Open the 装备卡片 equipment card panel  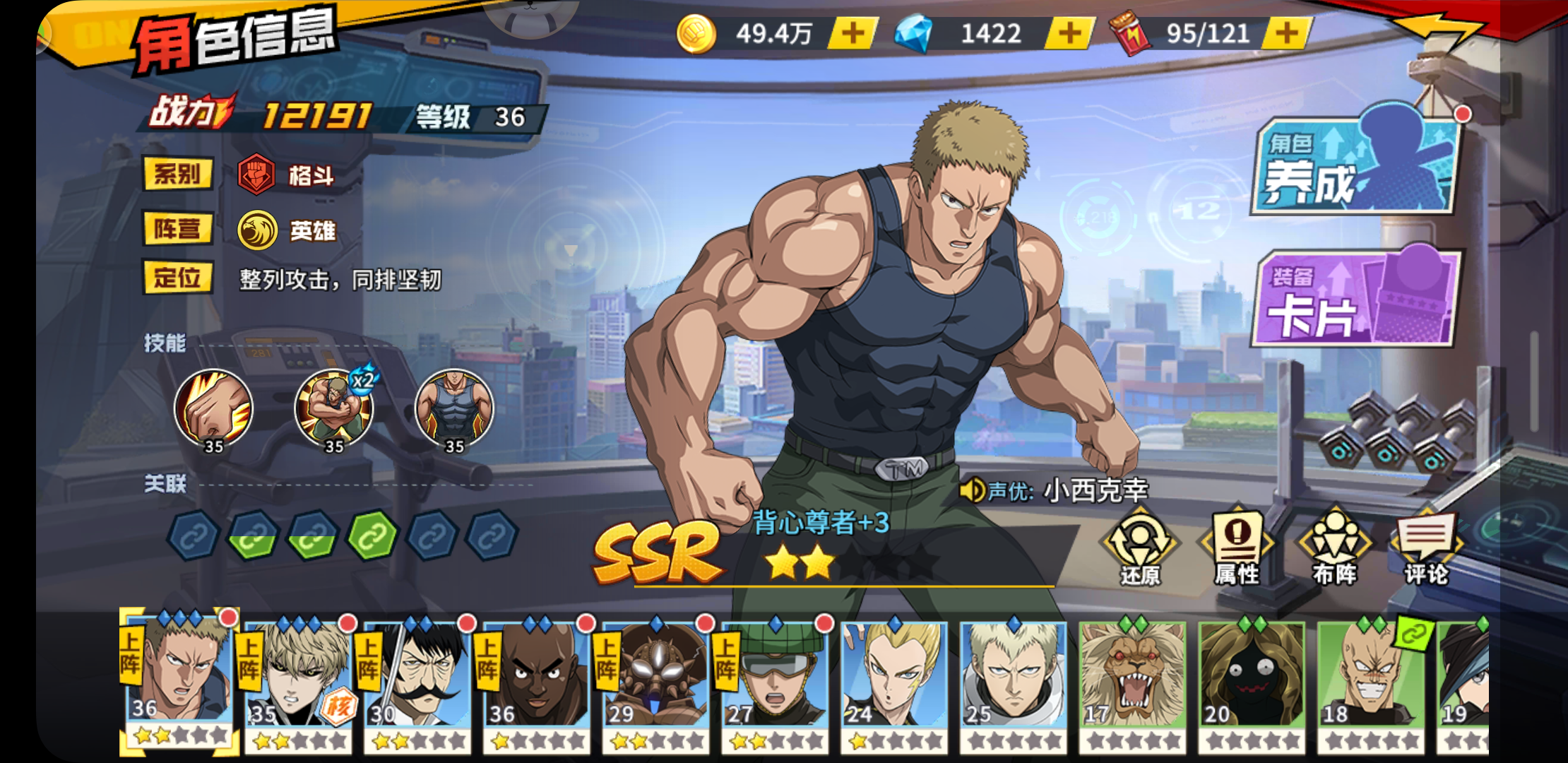(x=1355, y=300)
